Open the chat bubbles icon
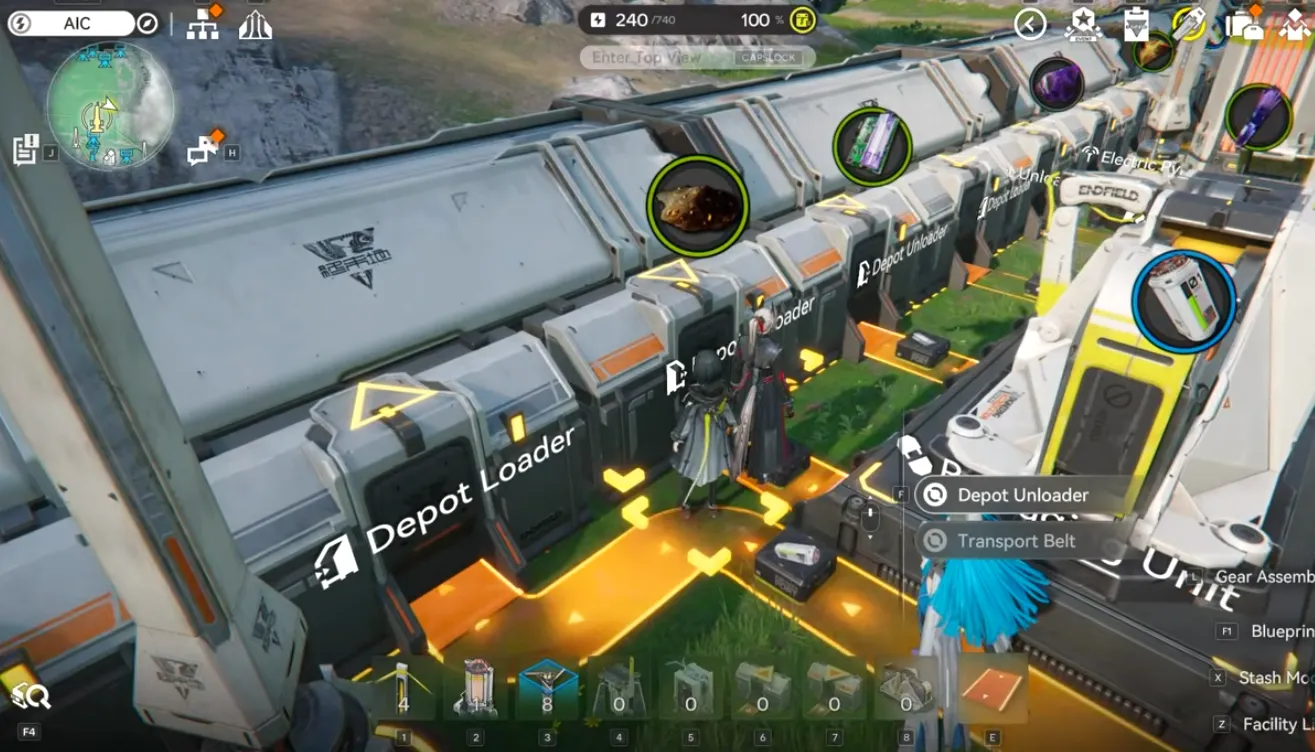Screen dimensions: 1315x752 [x=204, y=149]
